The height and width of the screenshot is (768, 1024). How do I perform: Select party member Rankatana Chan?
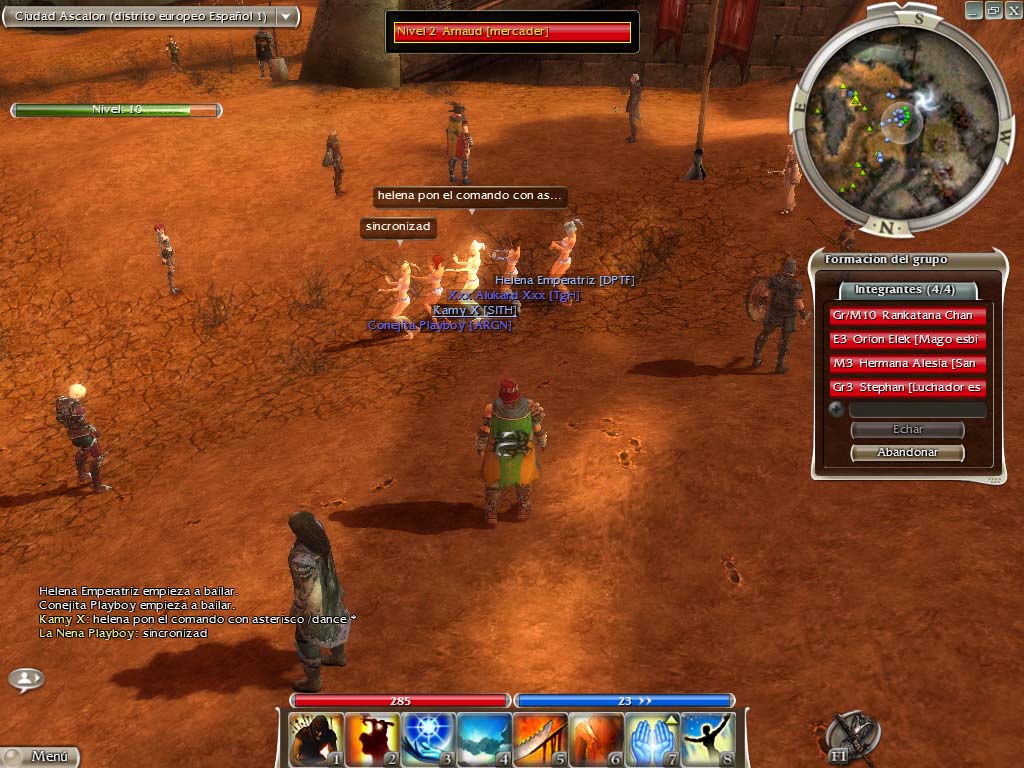click(908, 316)
